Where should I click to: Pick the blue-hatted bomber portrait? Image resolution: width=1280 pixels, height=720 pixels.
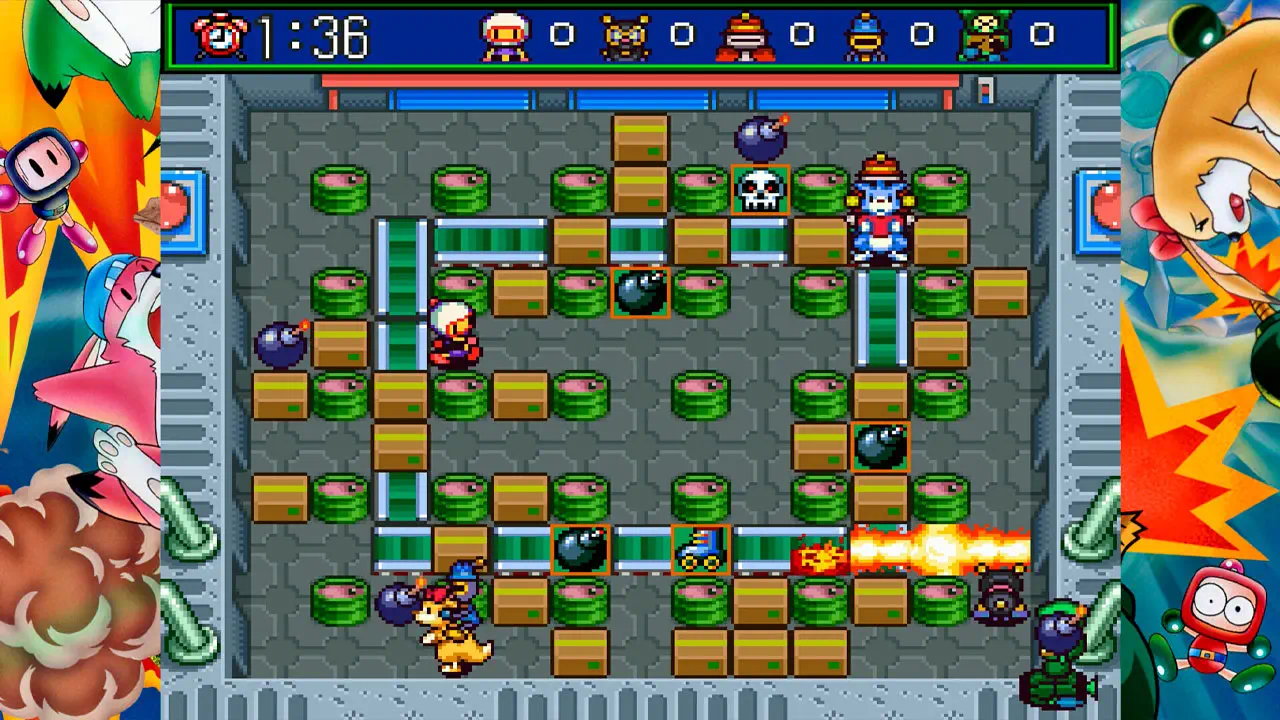(865, 37)
